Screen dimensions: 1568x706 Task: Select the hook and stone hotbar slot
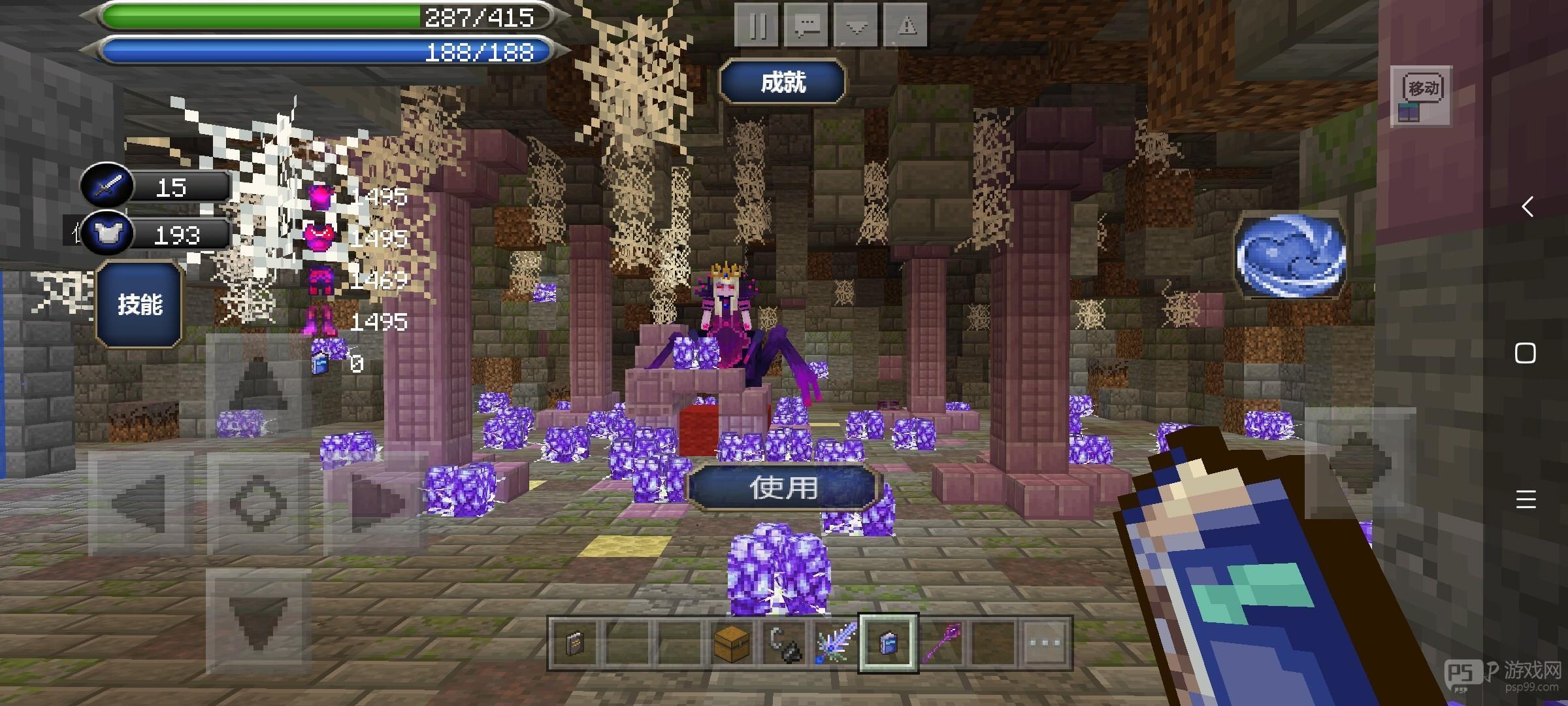tap(783, 643)
